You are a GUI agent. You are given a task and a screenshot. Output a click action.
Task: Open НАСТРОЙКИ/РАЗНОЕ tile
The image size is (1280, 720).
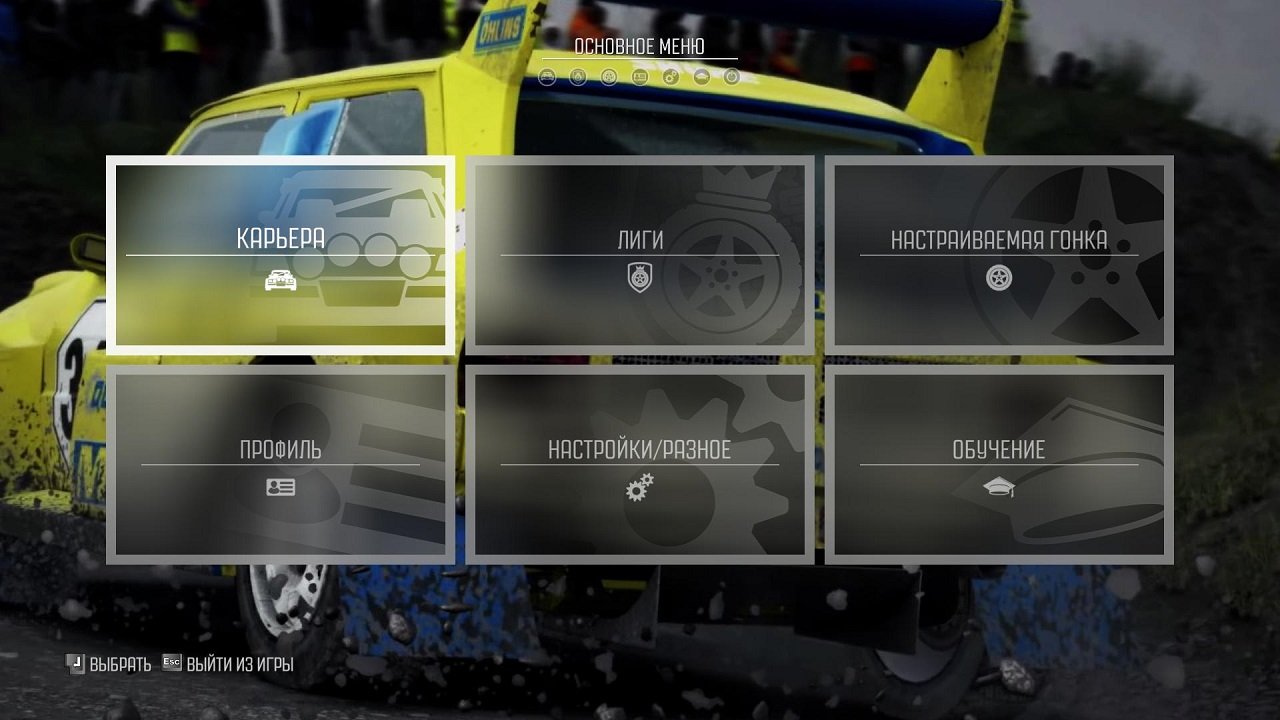coord(640,463)
